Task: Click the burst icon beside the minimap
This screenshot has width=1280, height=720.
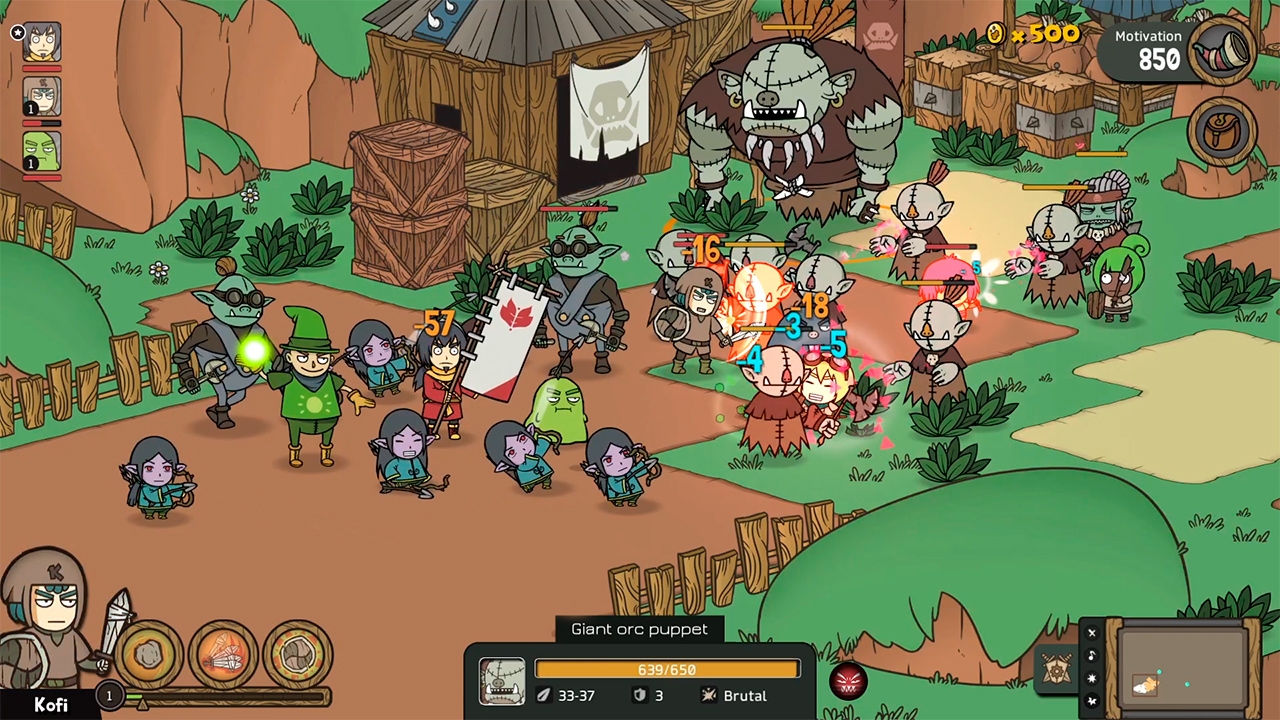Action: tap(1092, 678)
